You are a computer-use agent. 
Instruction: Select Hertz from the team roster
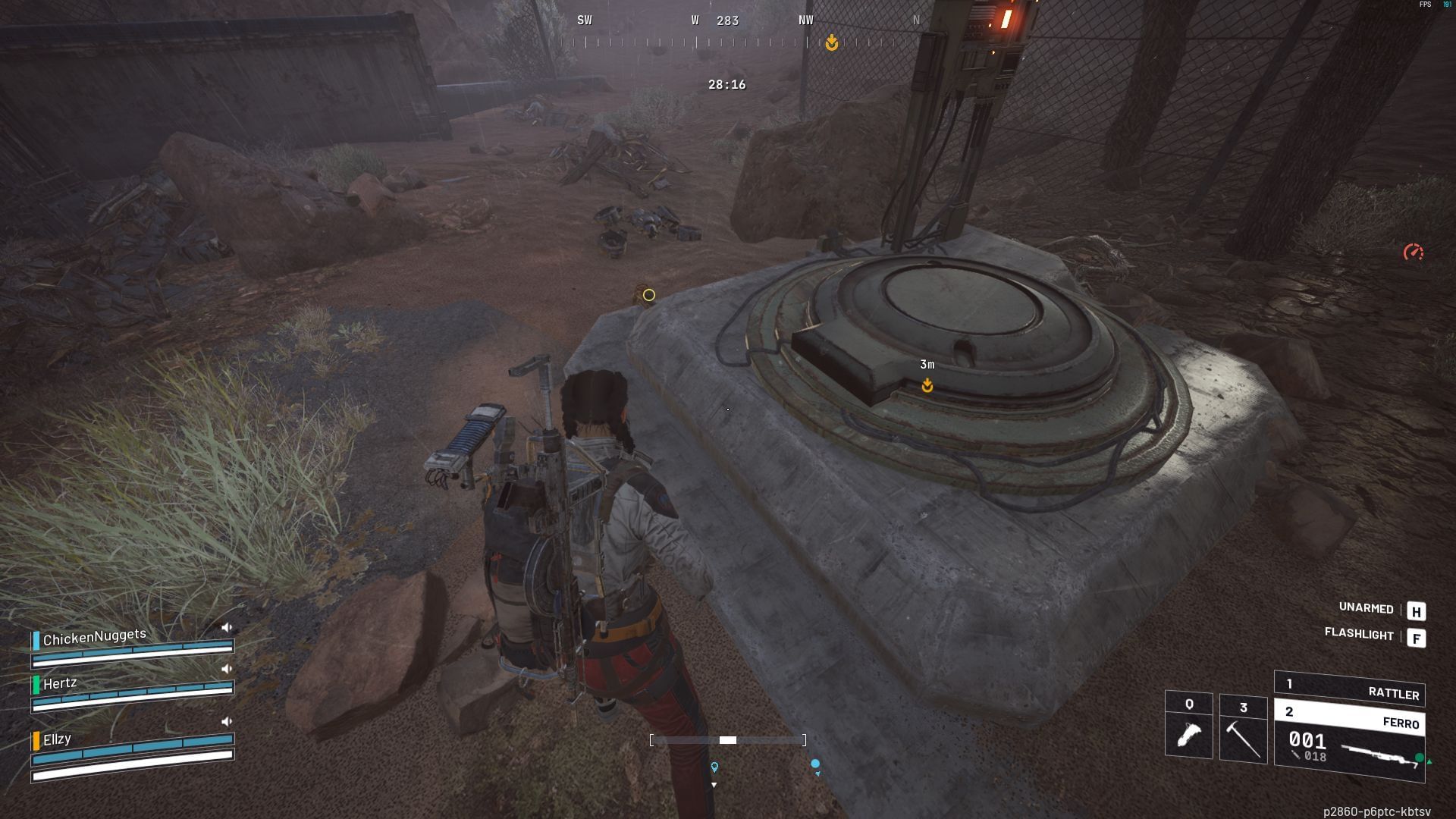tap(61, 682)
